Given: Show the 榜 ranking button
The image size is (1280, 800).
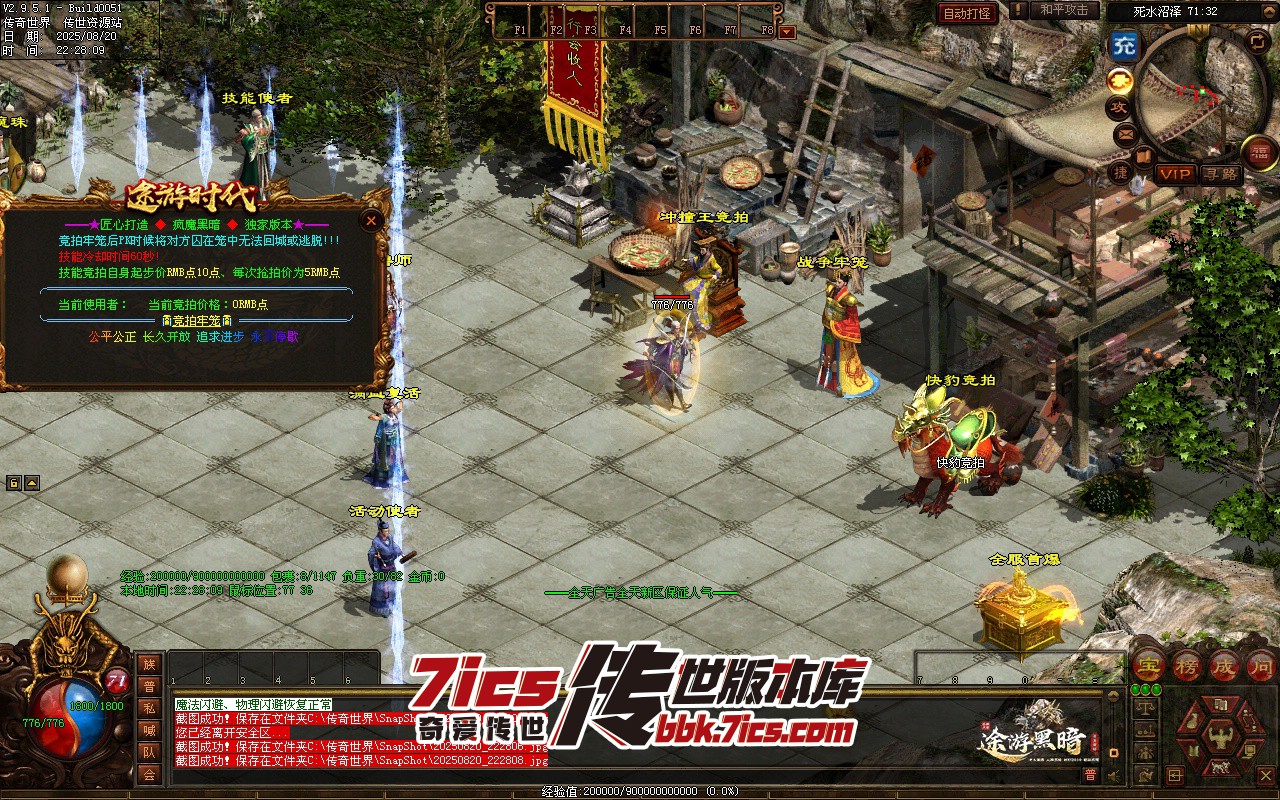Looking at the screenshot, I should point(1187,665).
